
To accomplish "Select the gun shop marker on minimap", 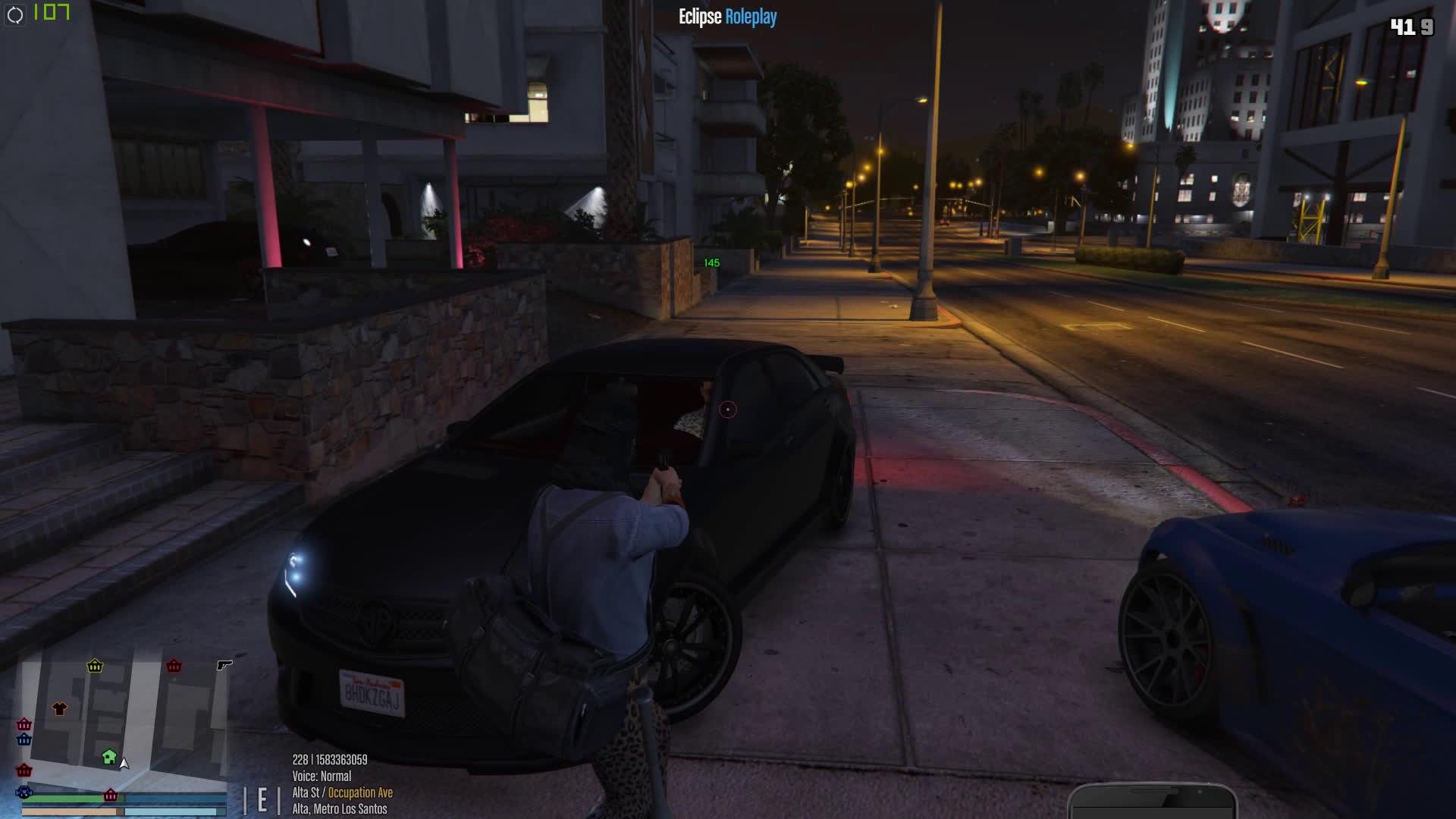I will coord(224,665).
